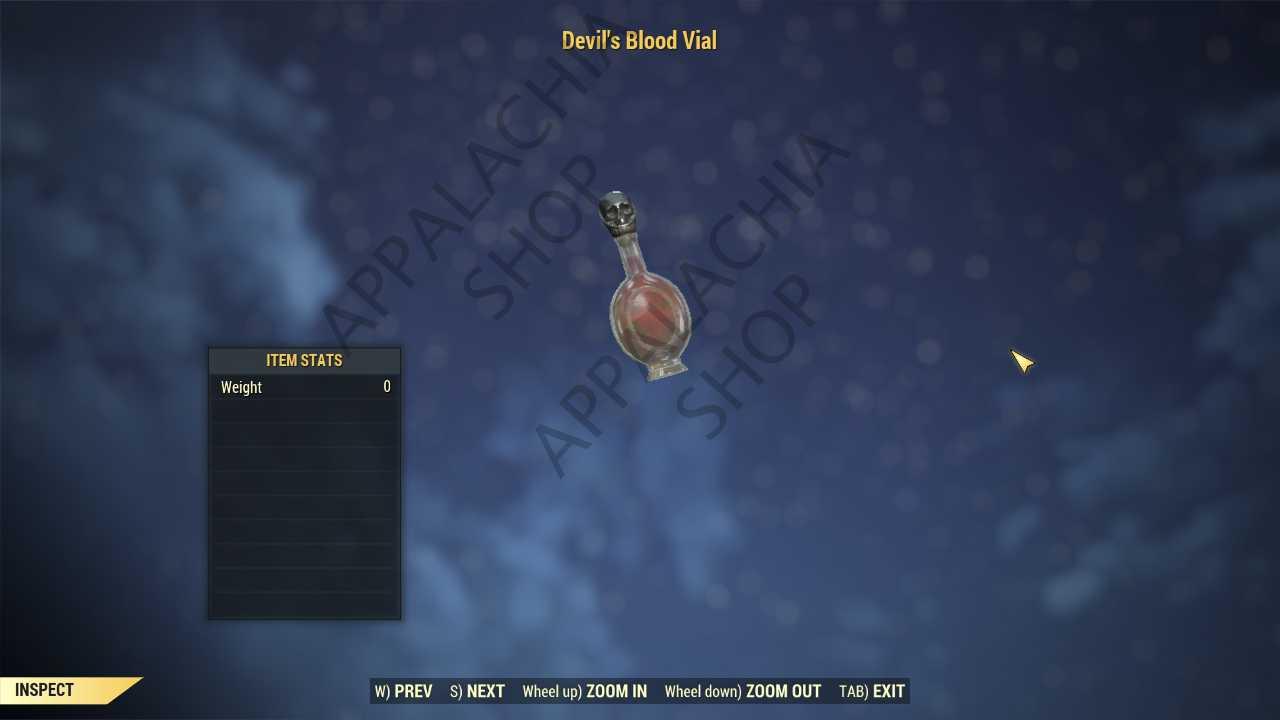The image size is (1280, 720).
Task: Click the Weight row in Item Stats
Action: 280,387
